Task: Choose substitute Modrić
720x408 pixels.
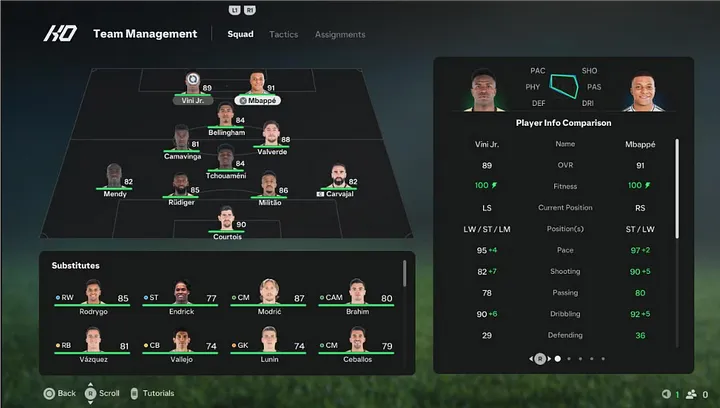Action: (x=268, y=296)
